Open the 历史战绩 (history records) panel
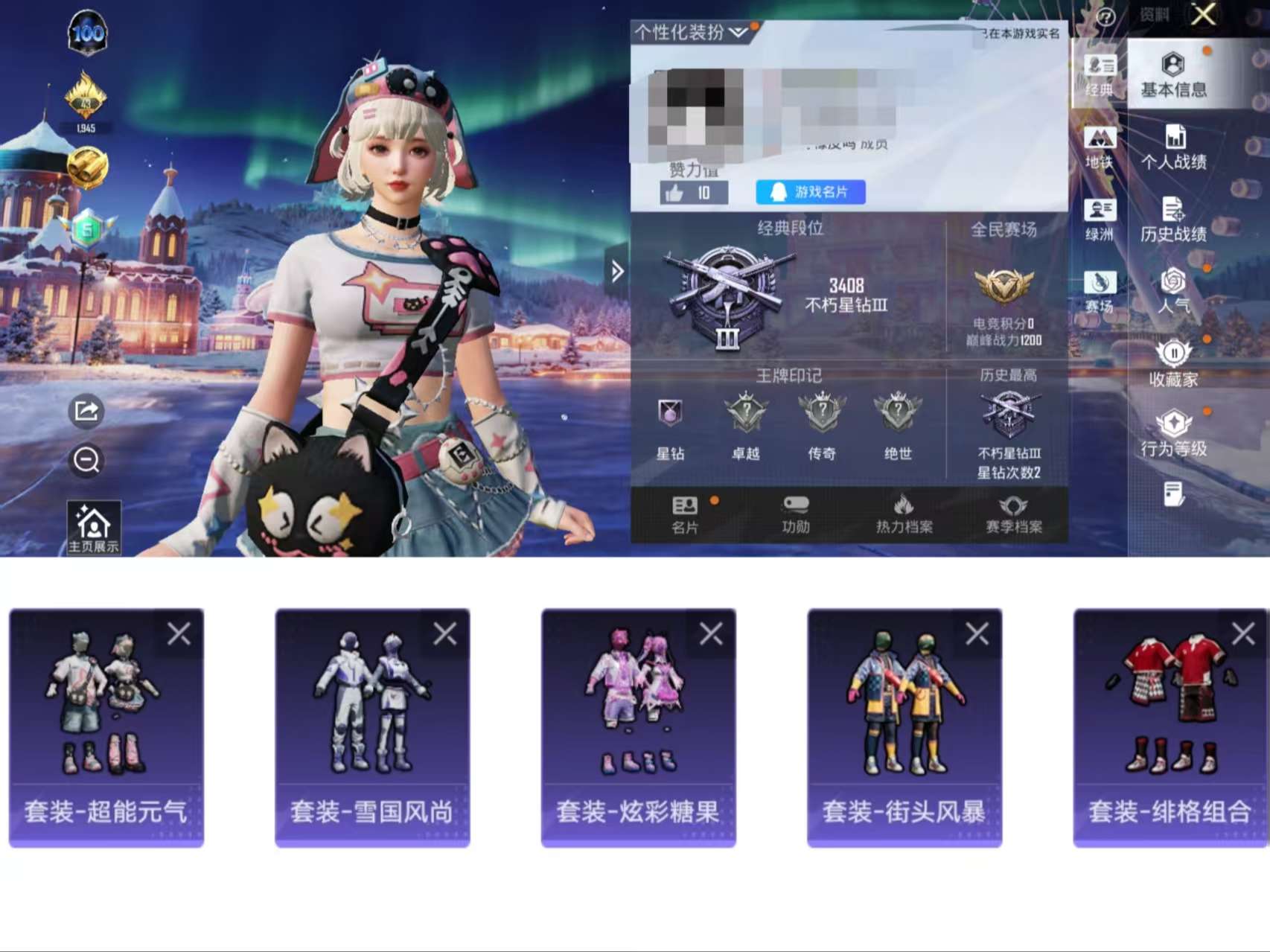Screen dimensions: 1270x952 1176,221
